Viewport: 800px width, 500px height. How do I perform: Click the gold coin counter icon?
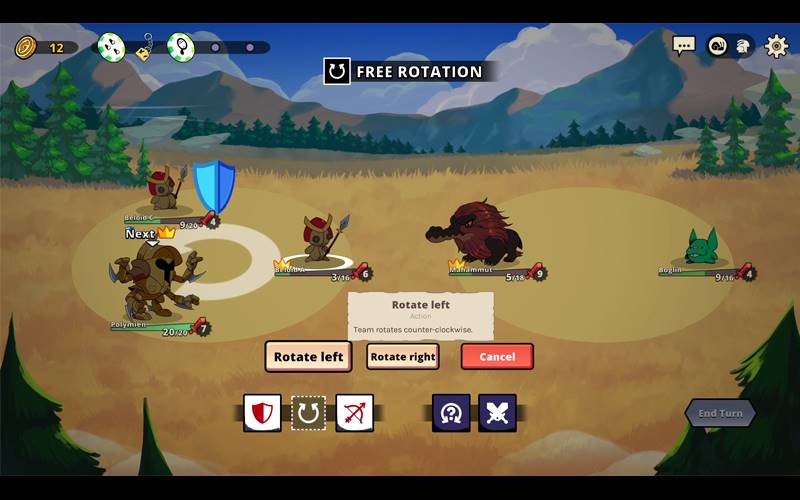(26, 47)
